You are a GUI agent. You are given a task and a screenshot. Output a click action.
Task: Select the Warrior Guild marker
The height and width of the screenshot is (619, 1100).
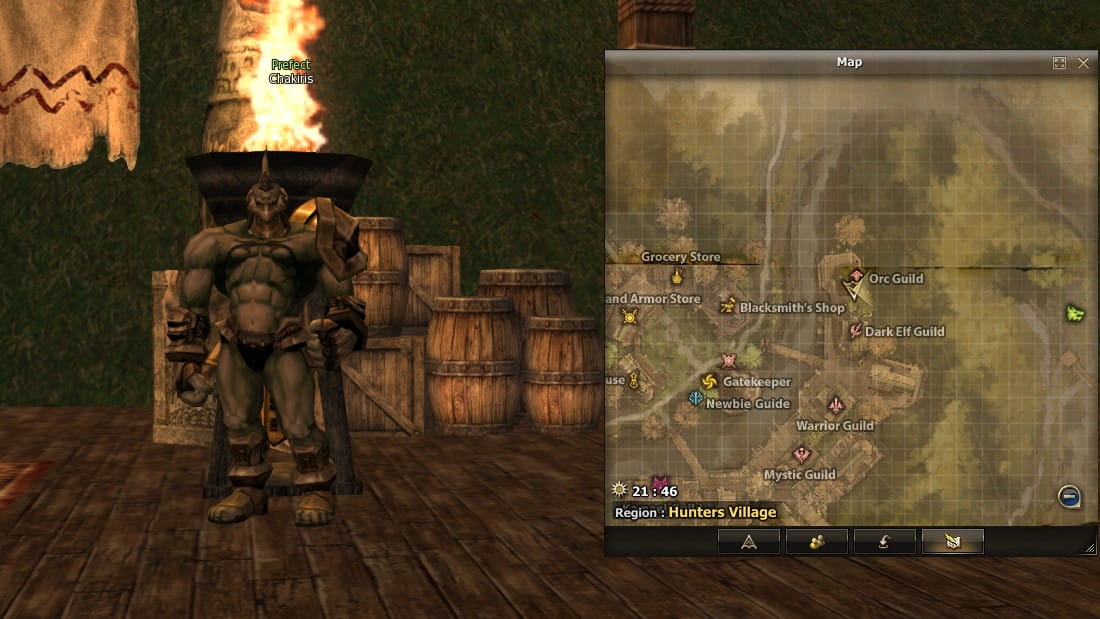click(x=836, y=405)
